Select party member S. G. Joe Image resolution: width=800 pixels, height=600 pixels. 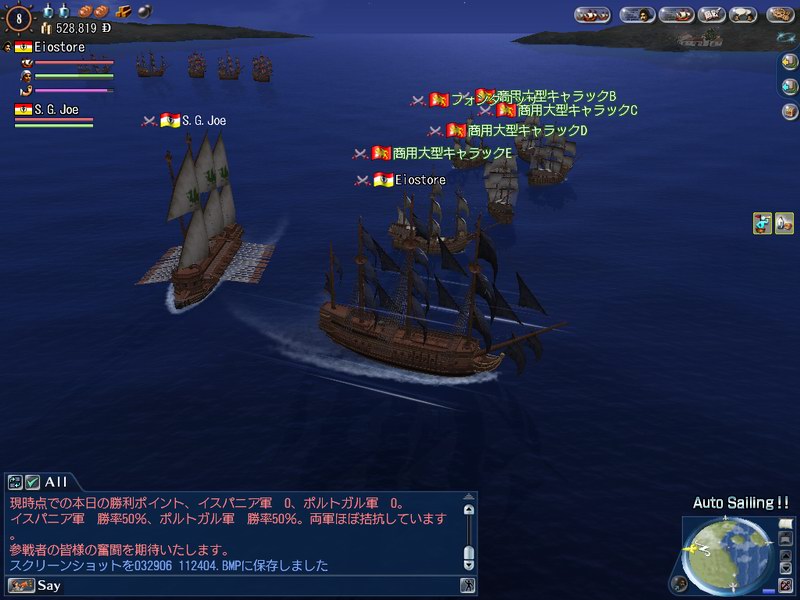coord(55,110)
